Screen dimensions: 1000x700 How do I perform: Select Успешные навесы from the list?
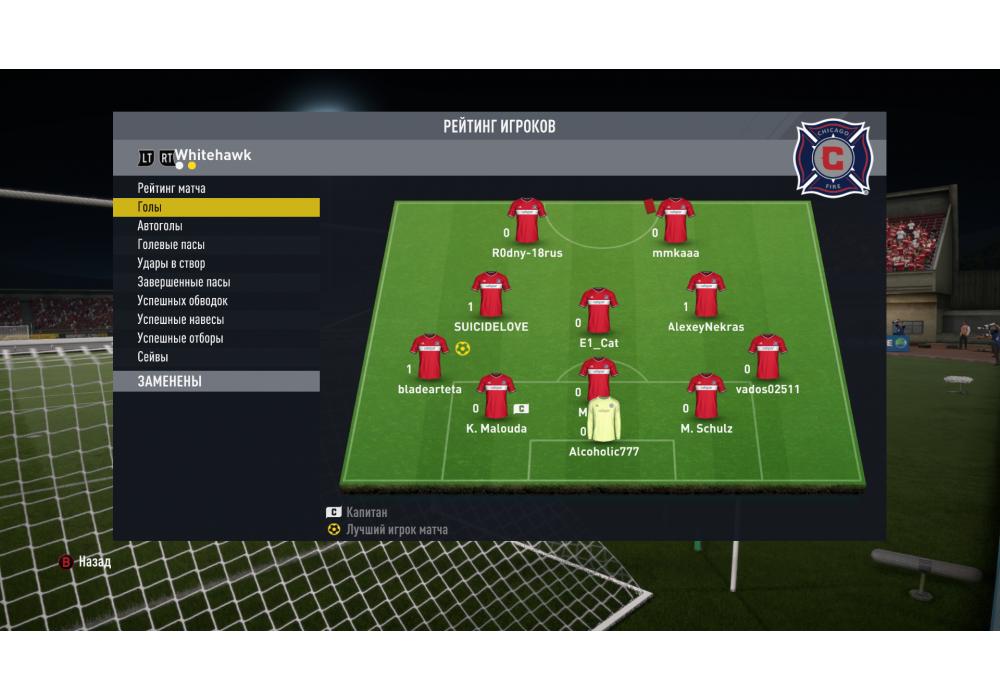click(180, 320)
